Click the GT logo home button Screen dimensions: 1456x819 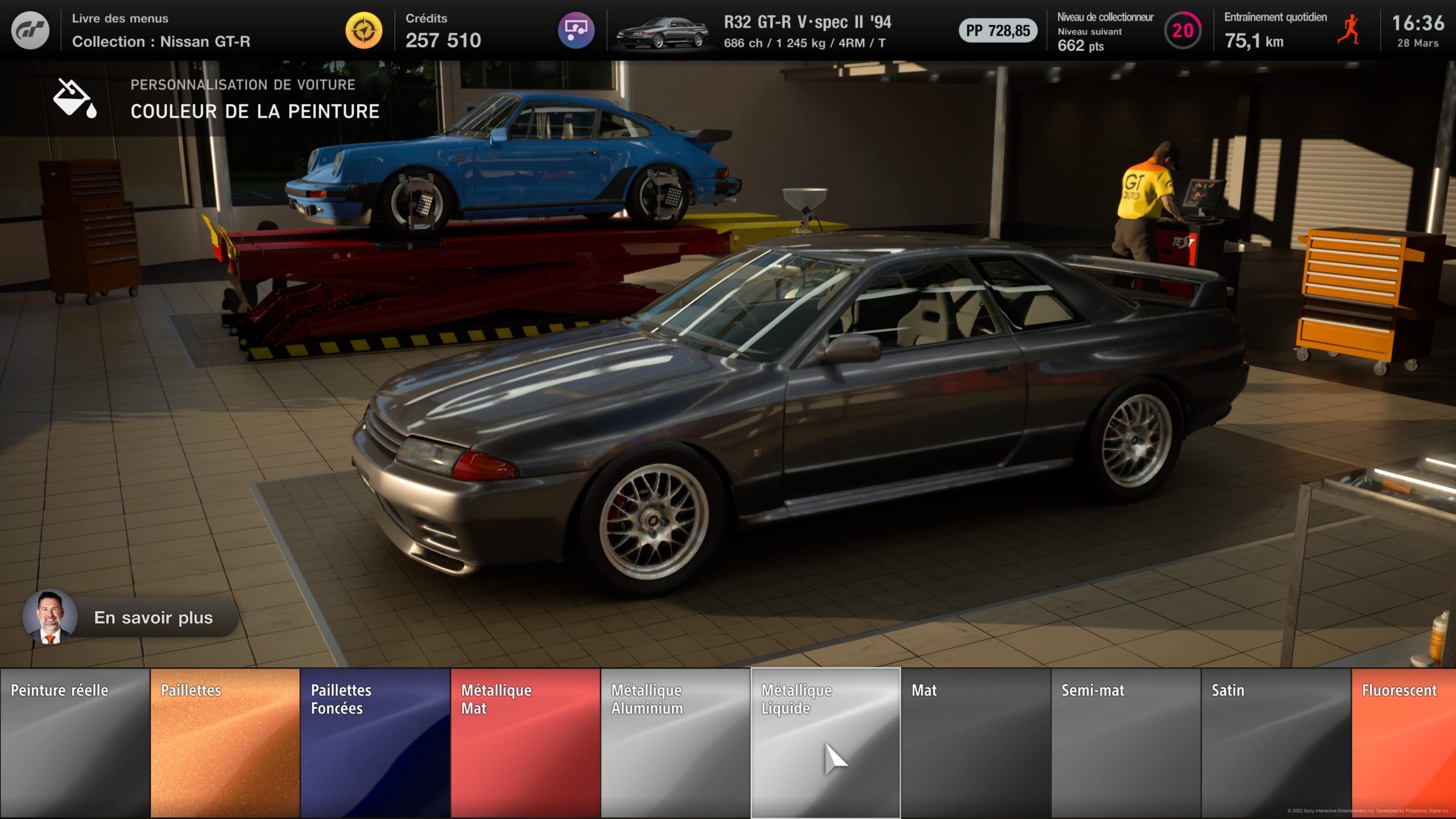tap(30, 30)
